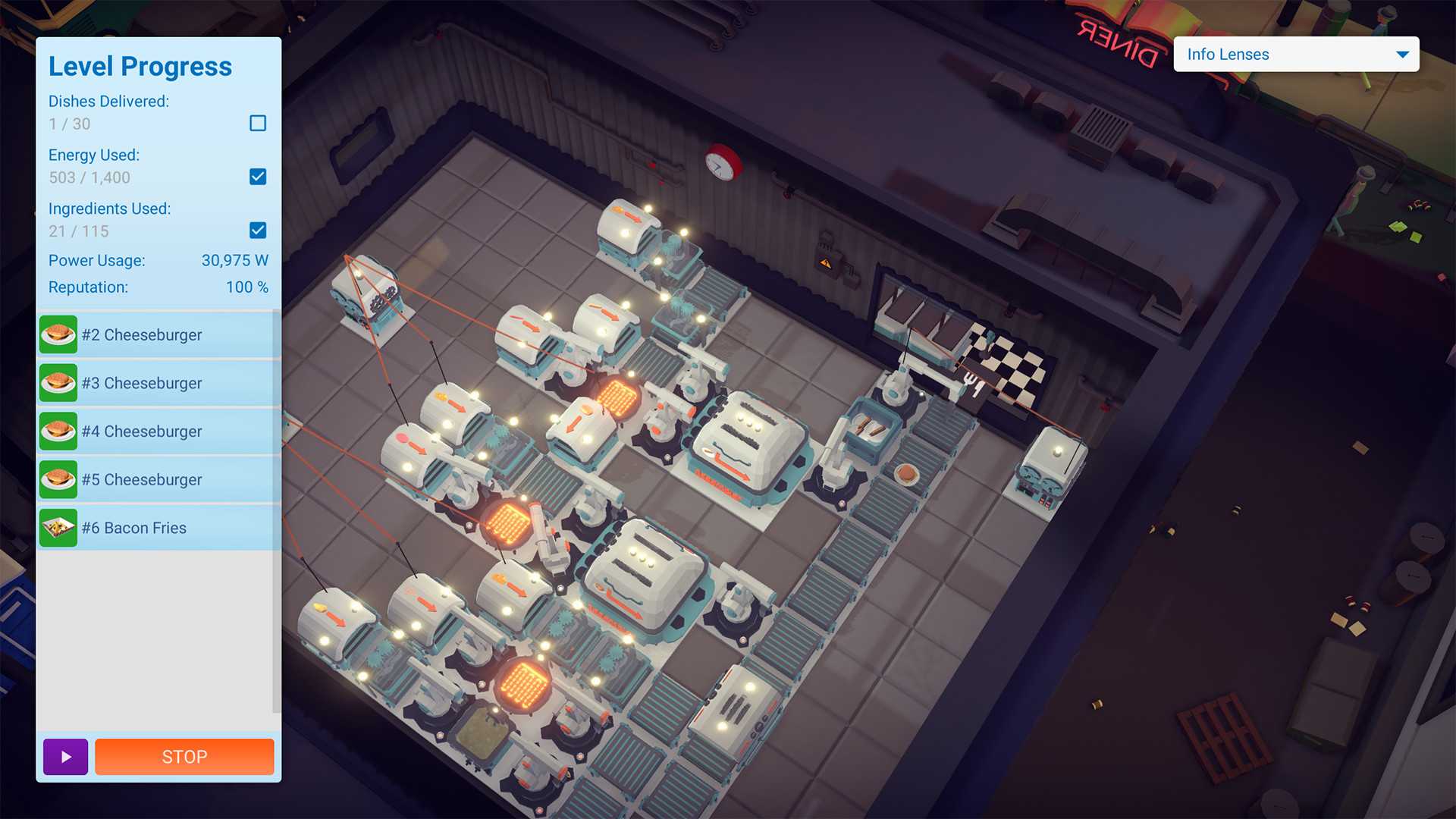Uncheck the Energy Used checkbox
The height and width of the screenshot is (819, 1456).
(257, 177)
